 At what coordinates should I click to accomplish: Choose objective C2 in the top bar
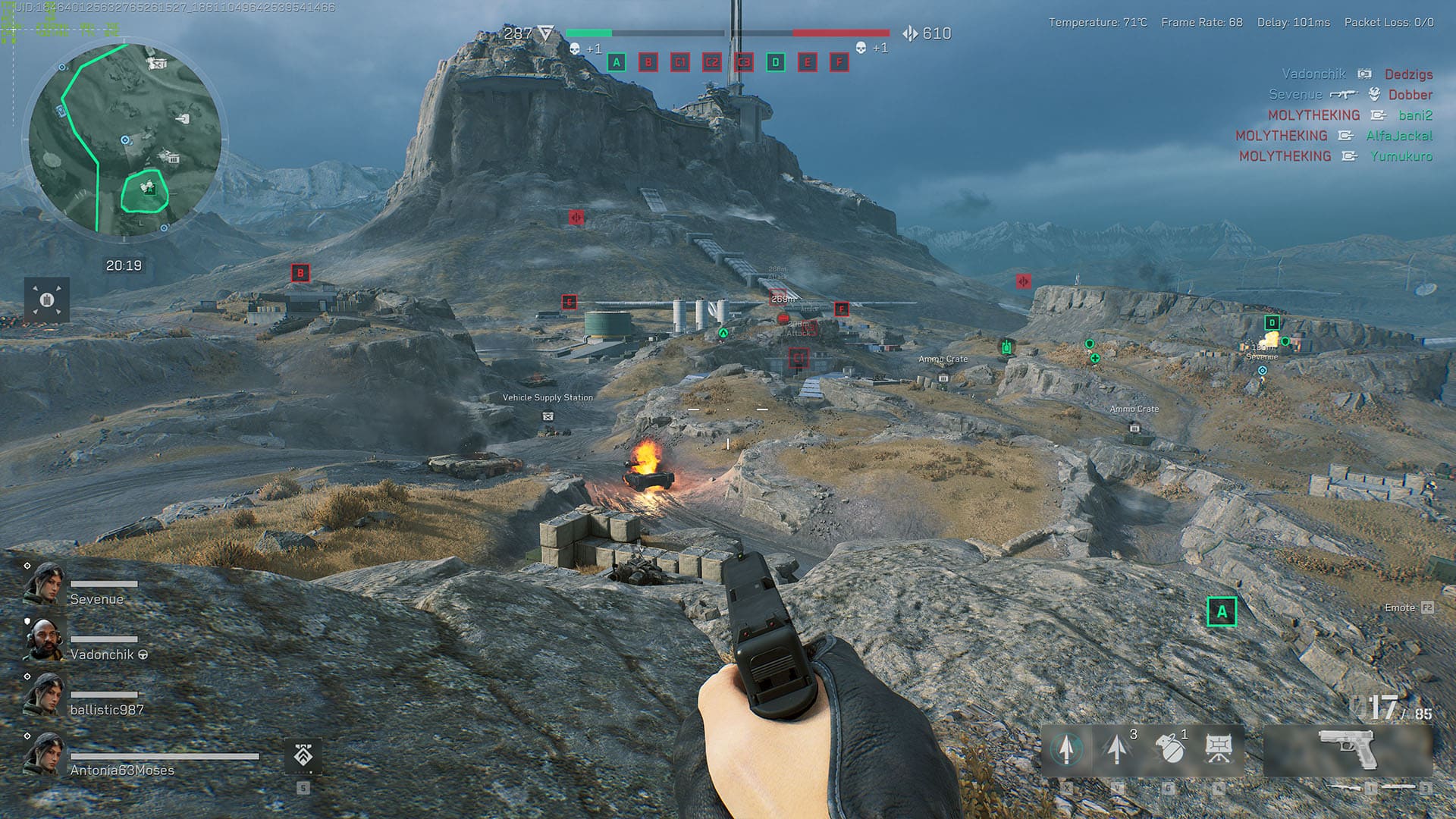tap(712, 62)
